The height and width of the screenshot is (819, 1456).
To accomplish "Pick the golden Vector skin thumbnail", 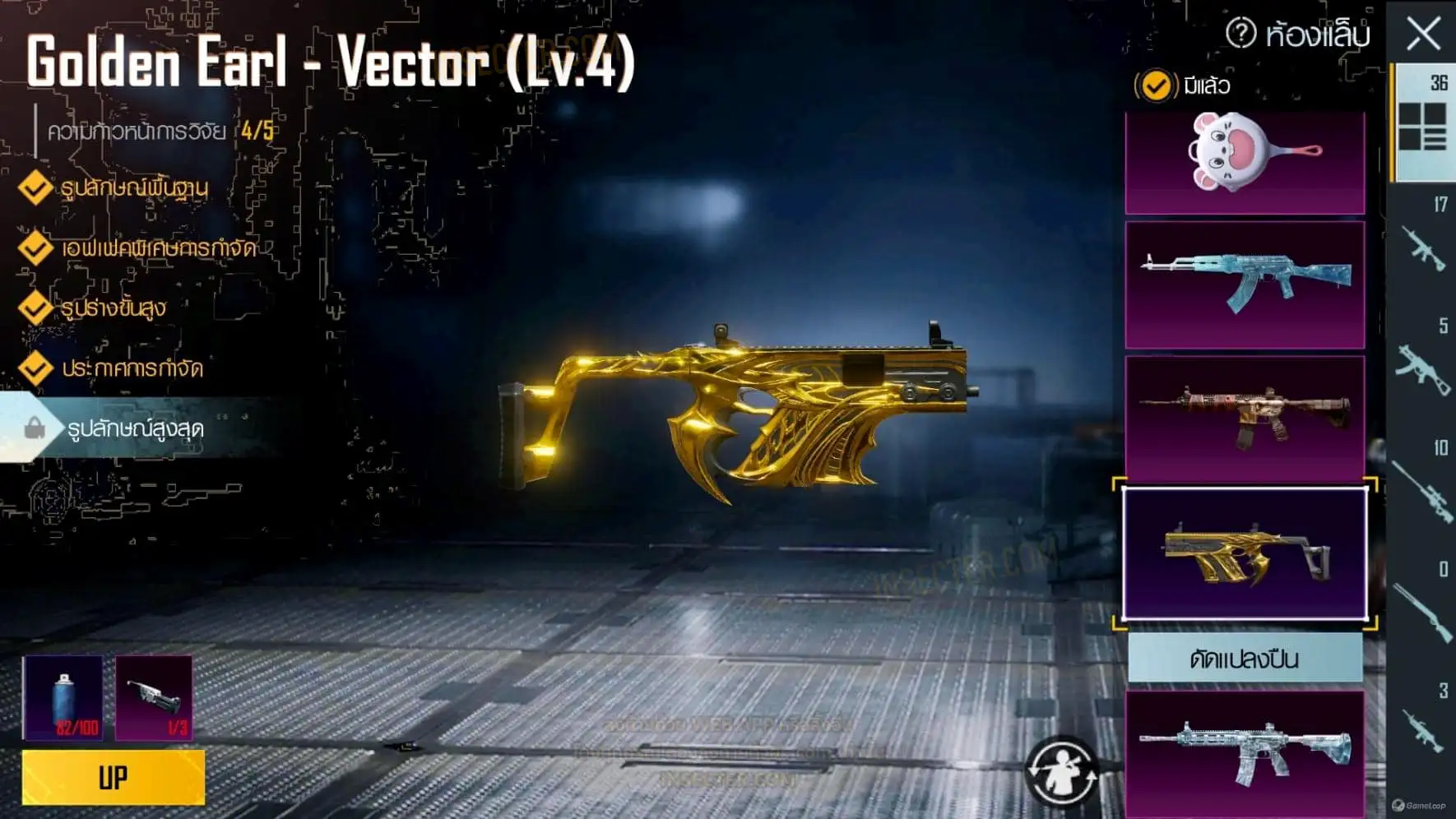I will 1245,553.
